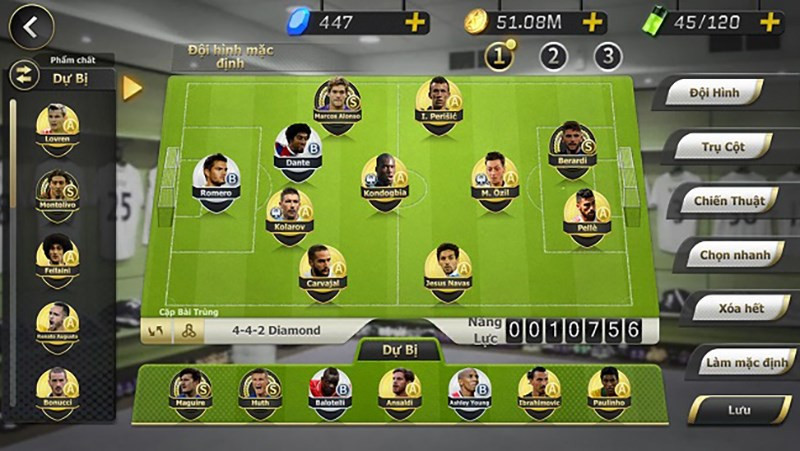Viewport: 800px width, 451px height.
Task: Buy more gold coins with the plus
Action: coord(593,21)
